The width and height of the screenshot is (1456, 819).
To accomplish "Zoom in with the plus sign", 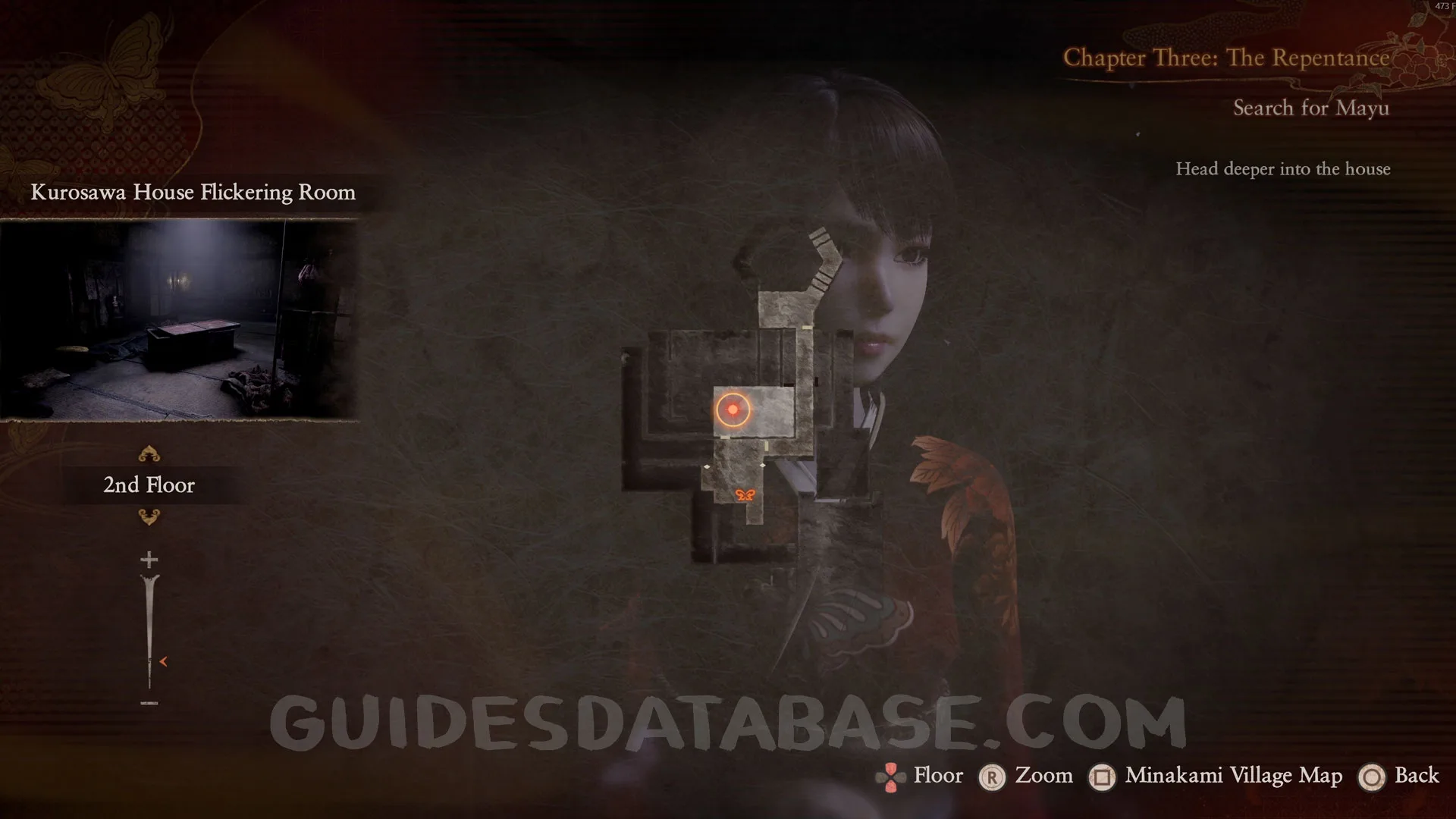I will click(x=149, y=560).
